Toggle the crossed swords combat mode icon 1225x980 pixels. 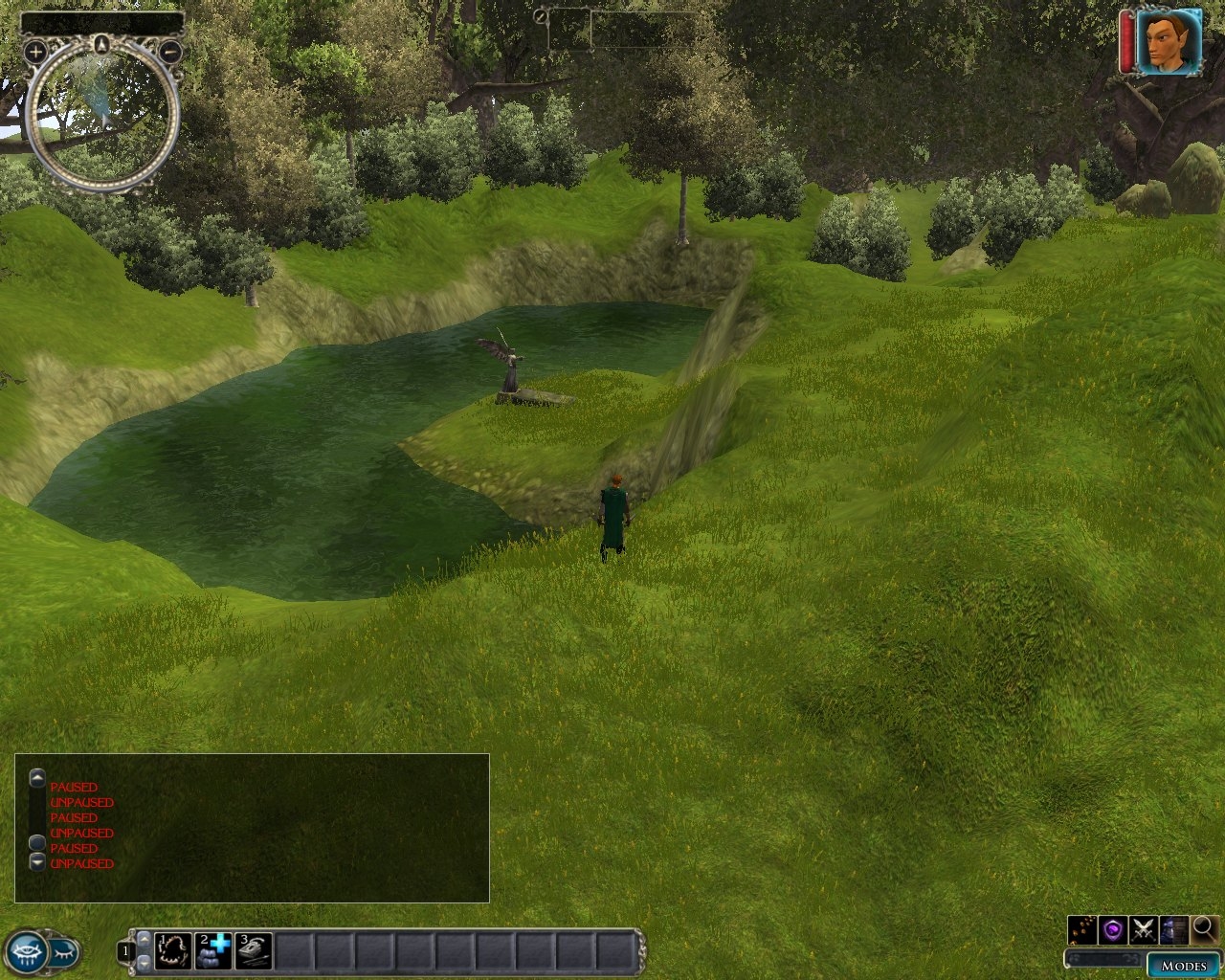(1143, 928)
